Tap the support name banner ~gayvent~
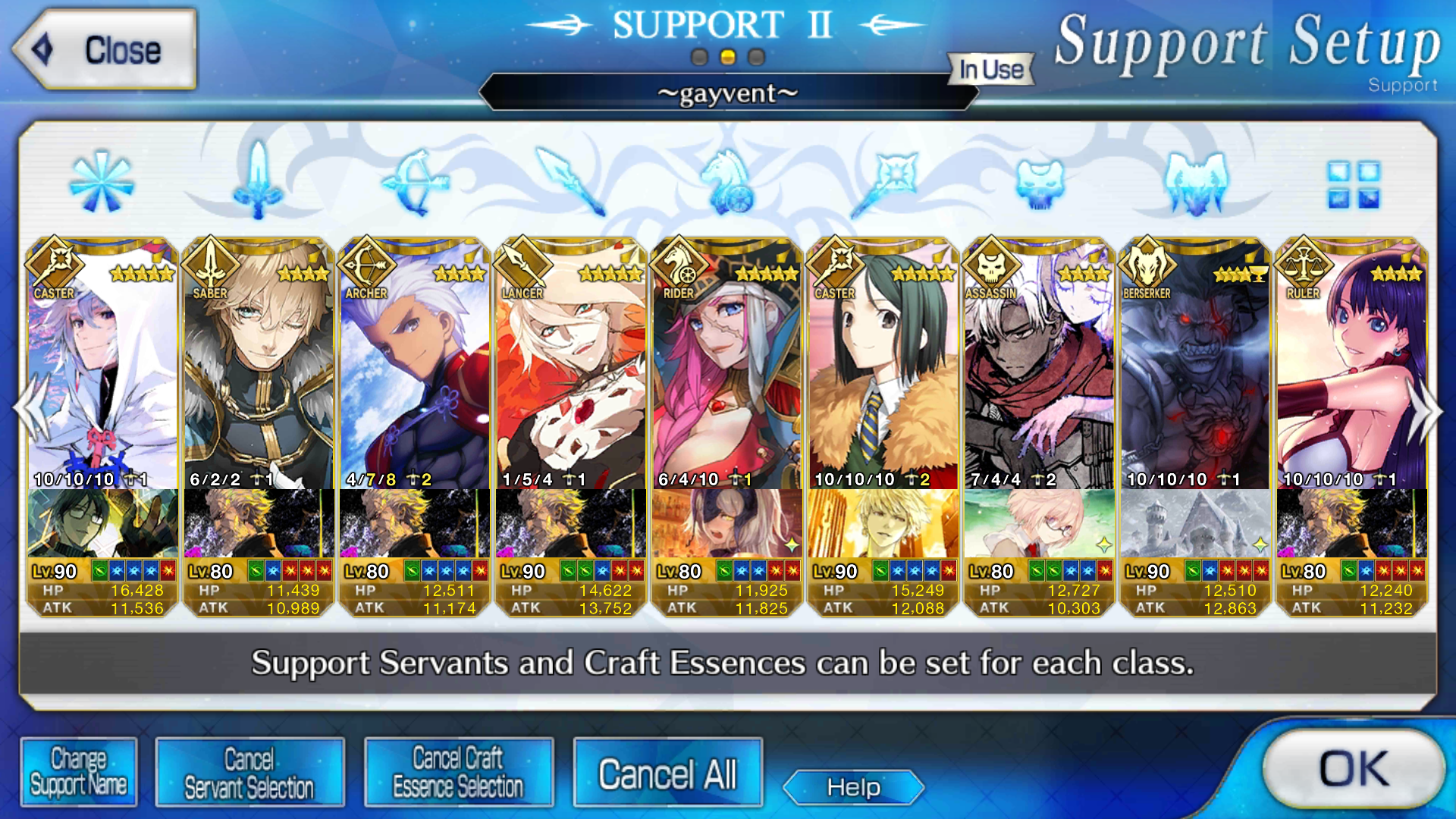The width and height of the screenshot is (1456, 819). pos(727,93)
